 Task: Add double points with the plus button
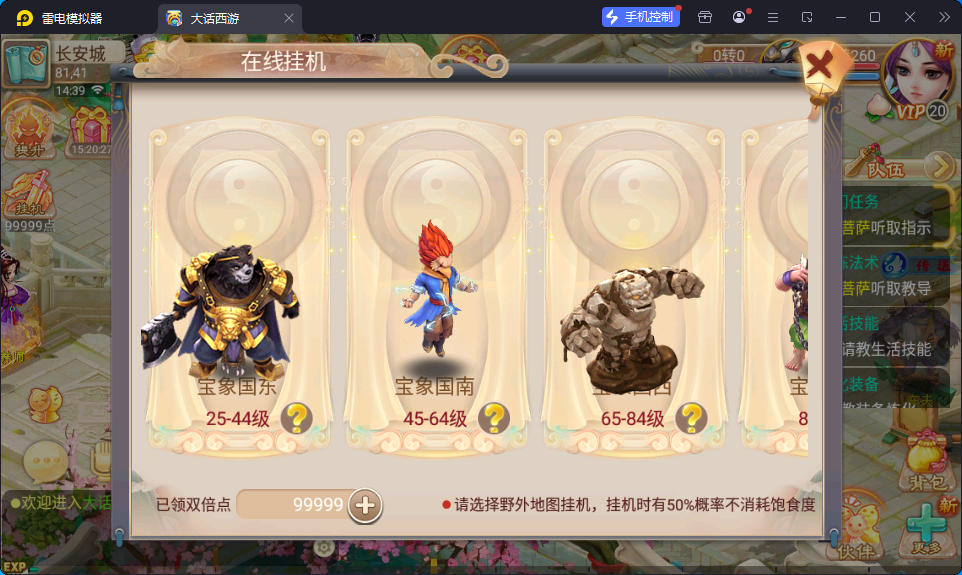(365, 506)
